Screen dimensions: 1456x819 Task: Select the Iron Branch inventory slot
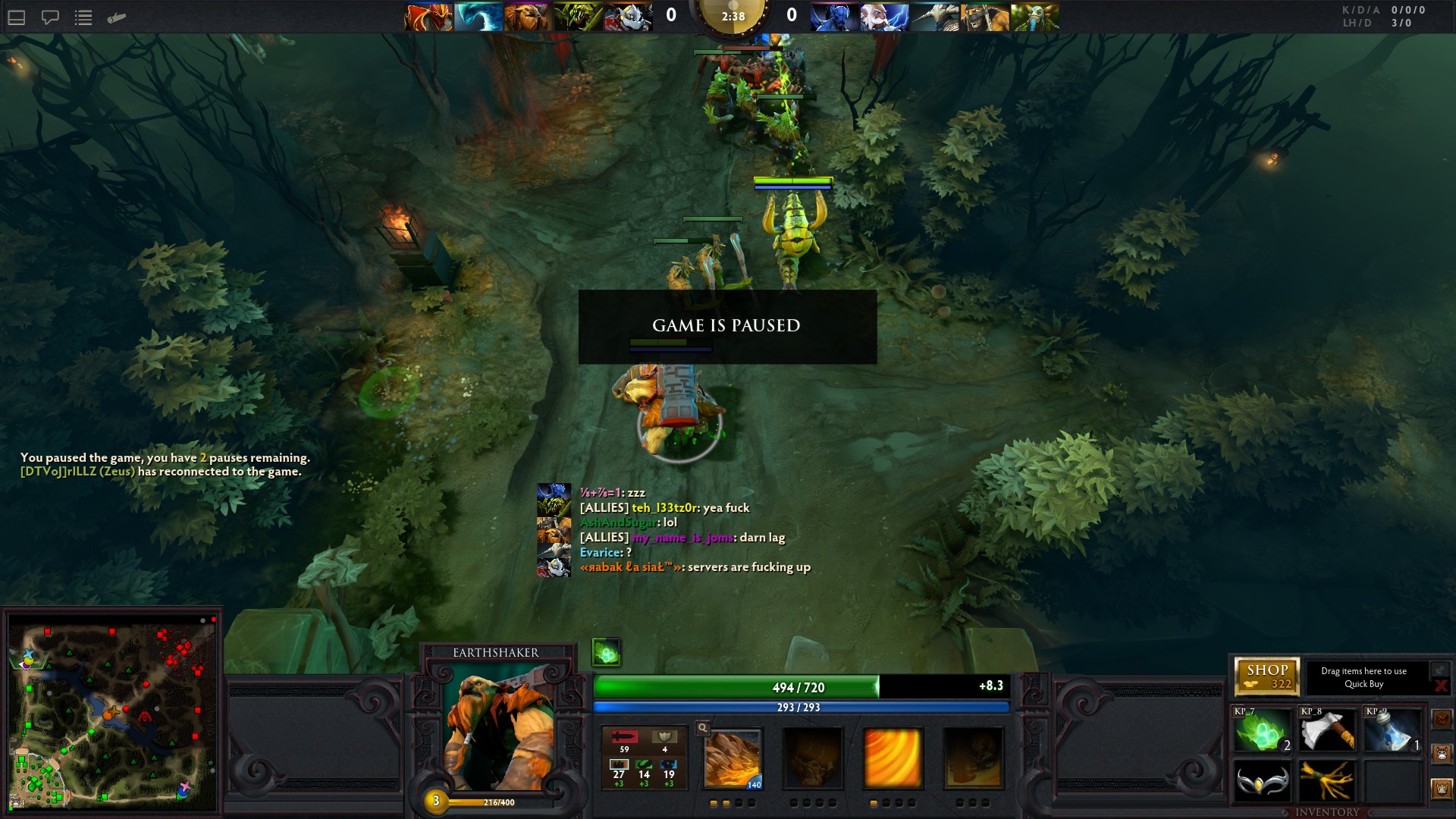tap(1328, 781)
